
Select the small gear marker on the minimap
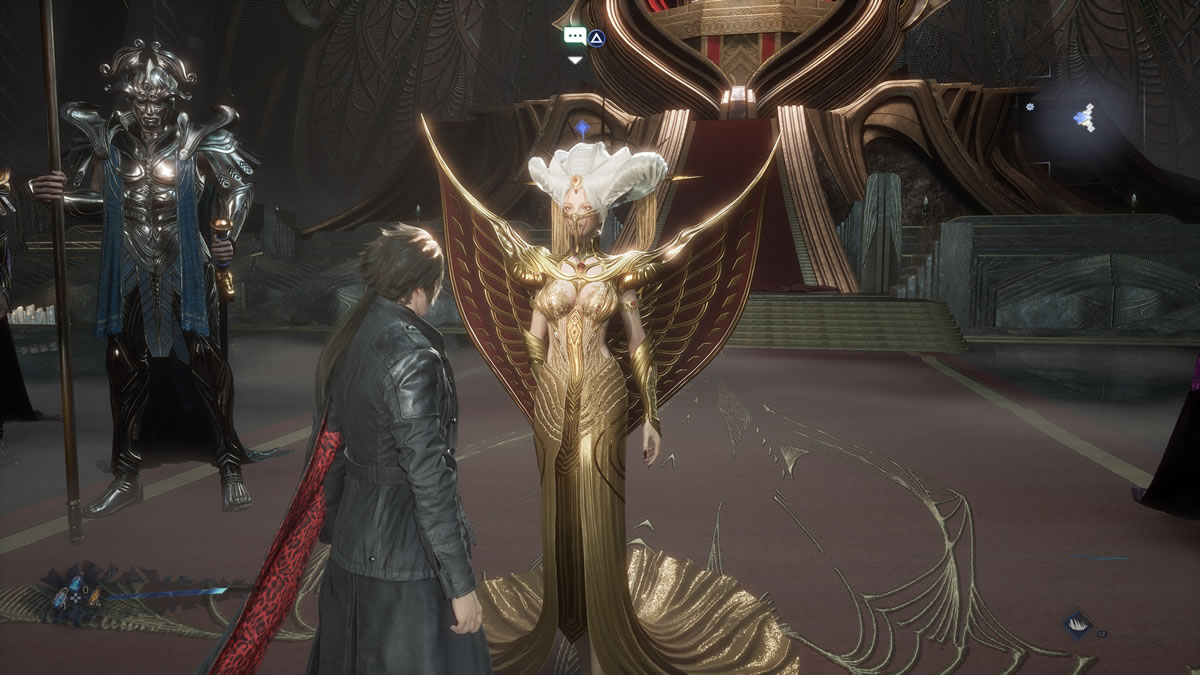coord(1029,105)
